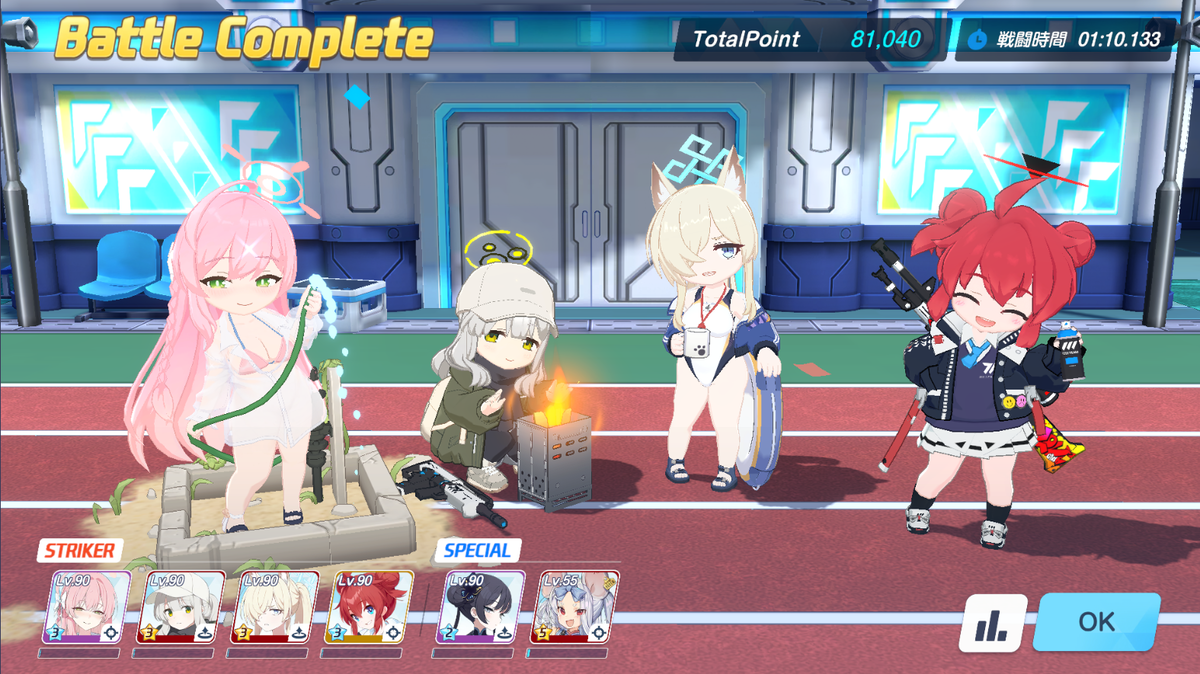Open the battle statistics chart button
Viewport: 1200px width, 674px height.
coord(992,624)
